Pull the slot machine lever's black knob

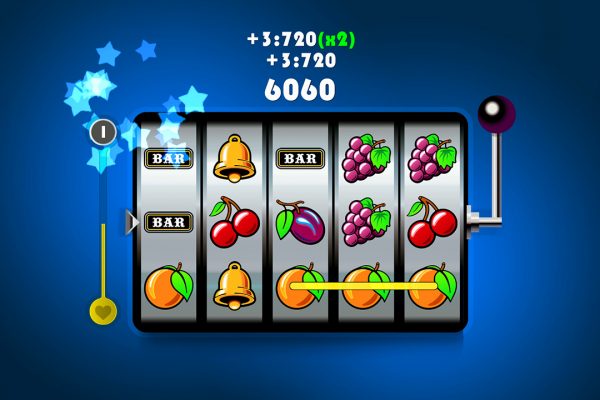pos(493,114)
